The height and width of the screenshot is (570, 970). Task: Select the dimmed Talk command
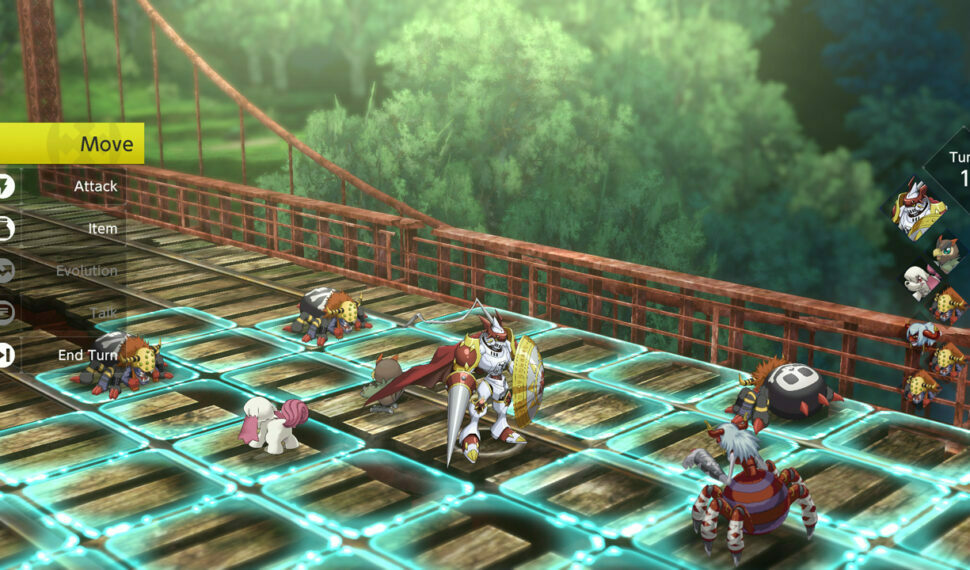point(103,313)
